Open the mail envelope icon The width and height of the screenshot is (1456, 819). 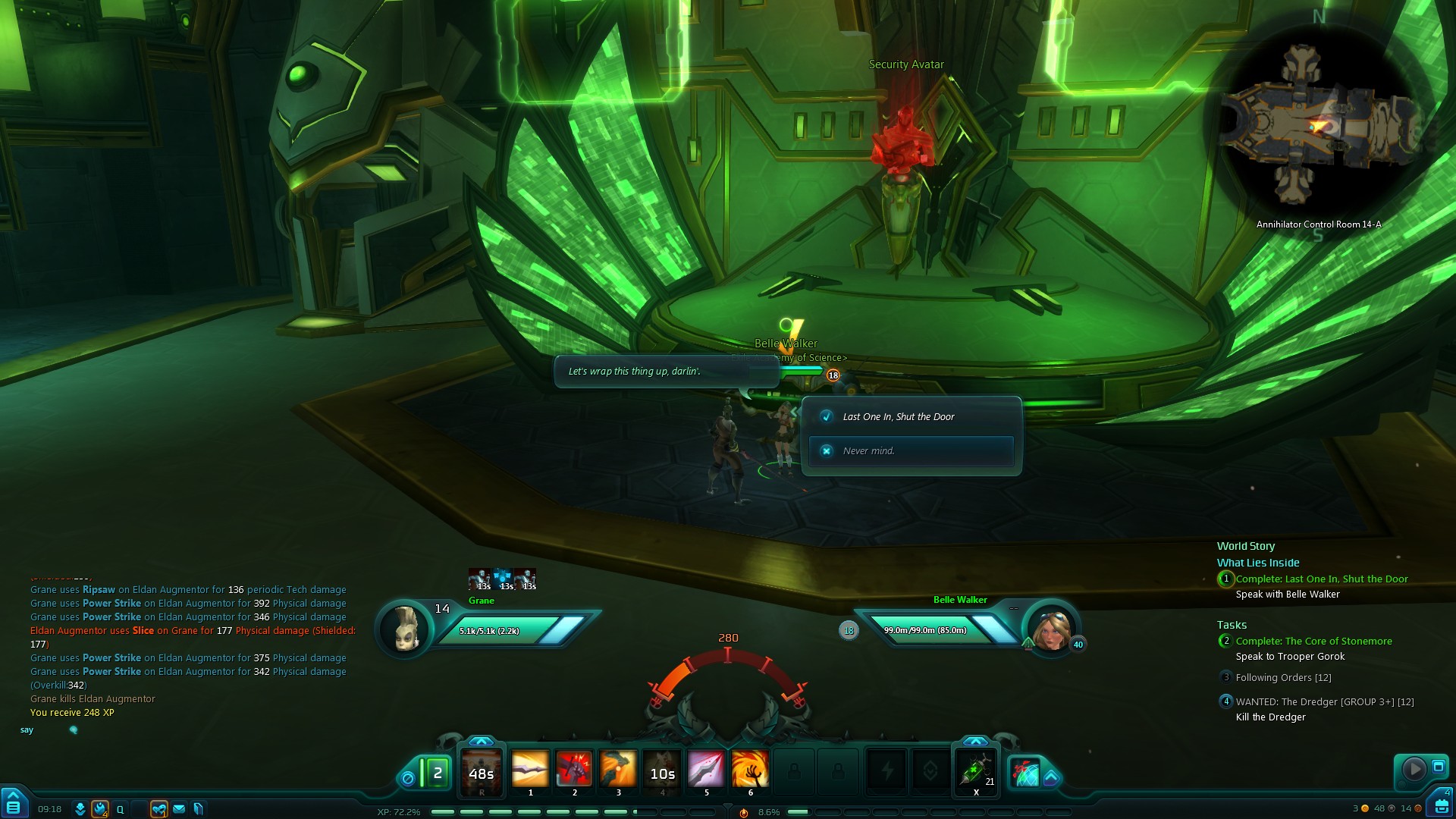click(x=179, y=809)
